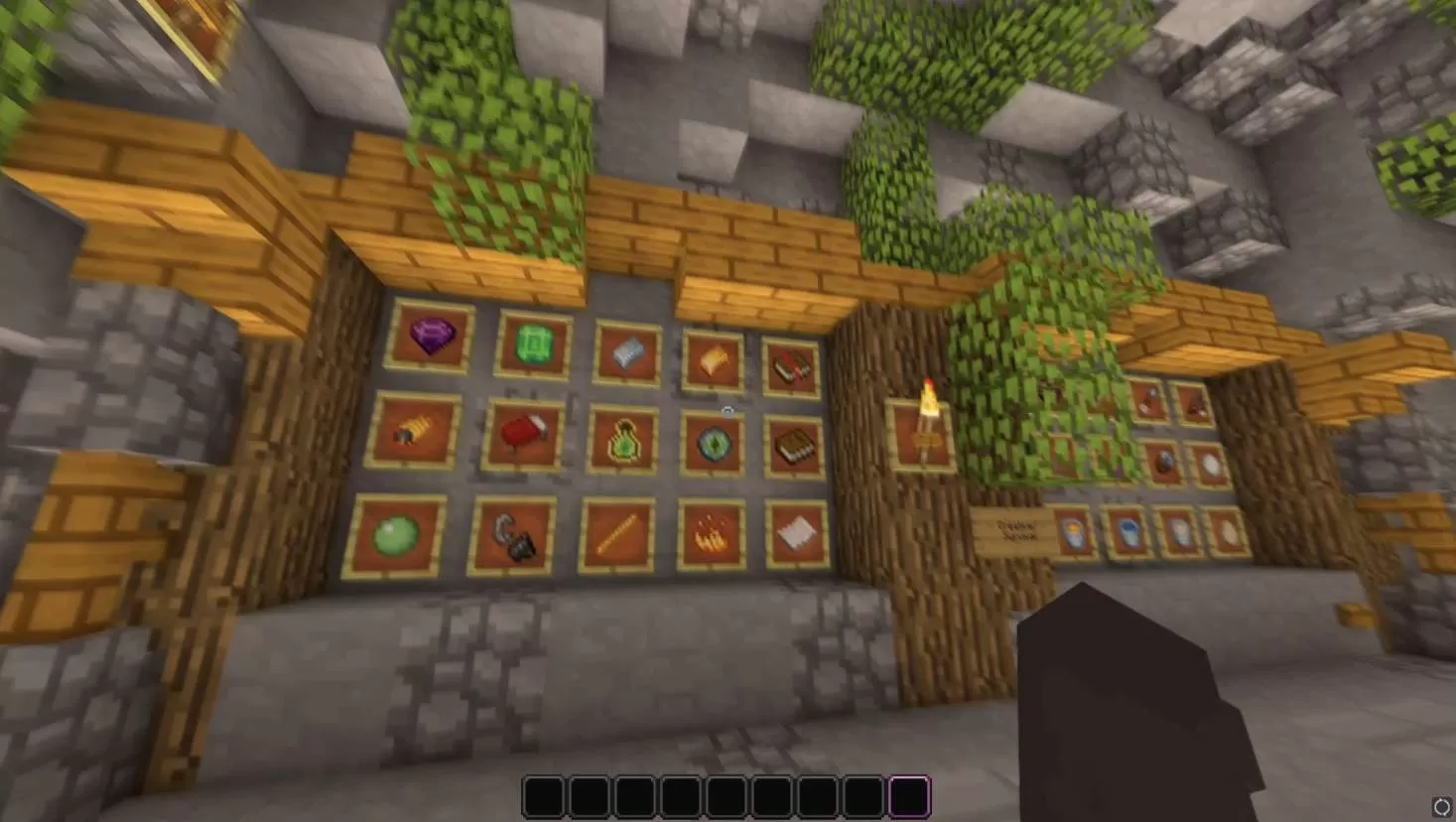The image size is (1456, 822).
Task: Click the fishing hook item frame
Action: [514, 536]
